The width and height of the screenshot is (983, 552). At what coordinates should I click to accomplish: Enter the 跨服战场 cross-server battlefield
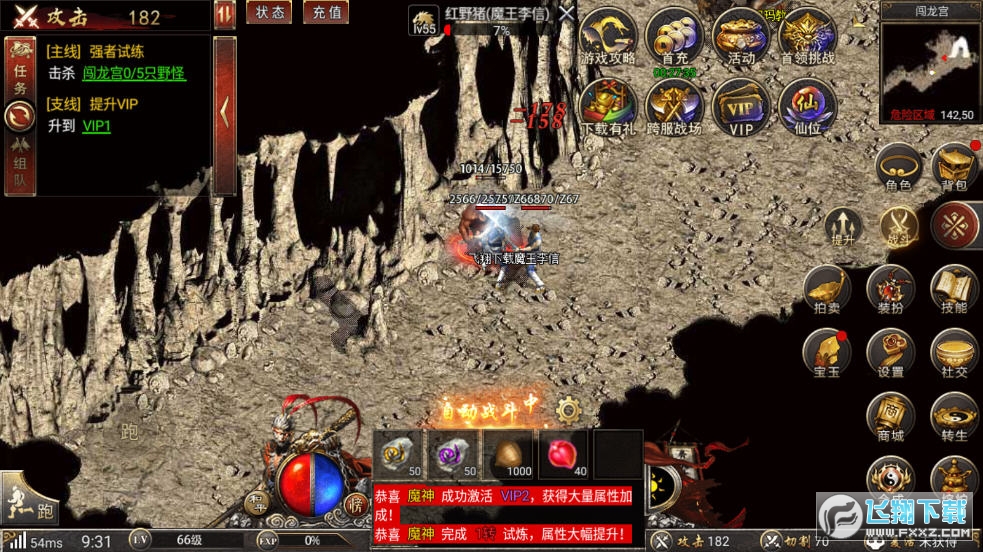pyautogui.click(x=673, y=107)
